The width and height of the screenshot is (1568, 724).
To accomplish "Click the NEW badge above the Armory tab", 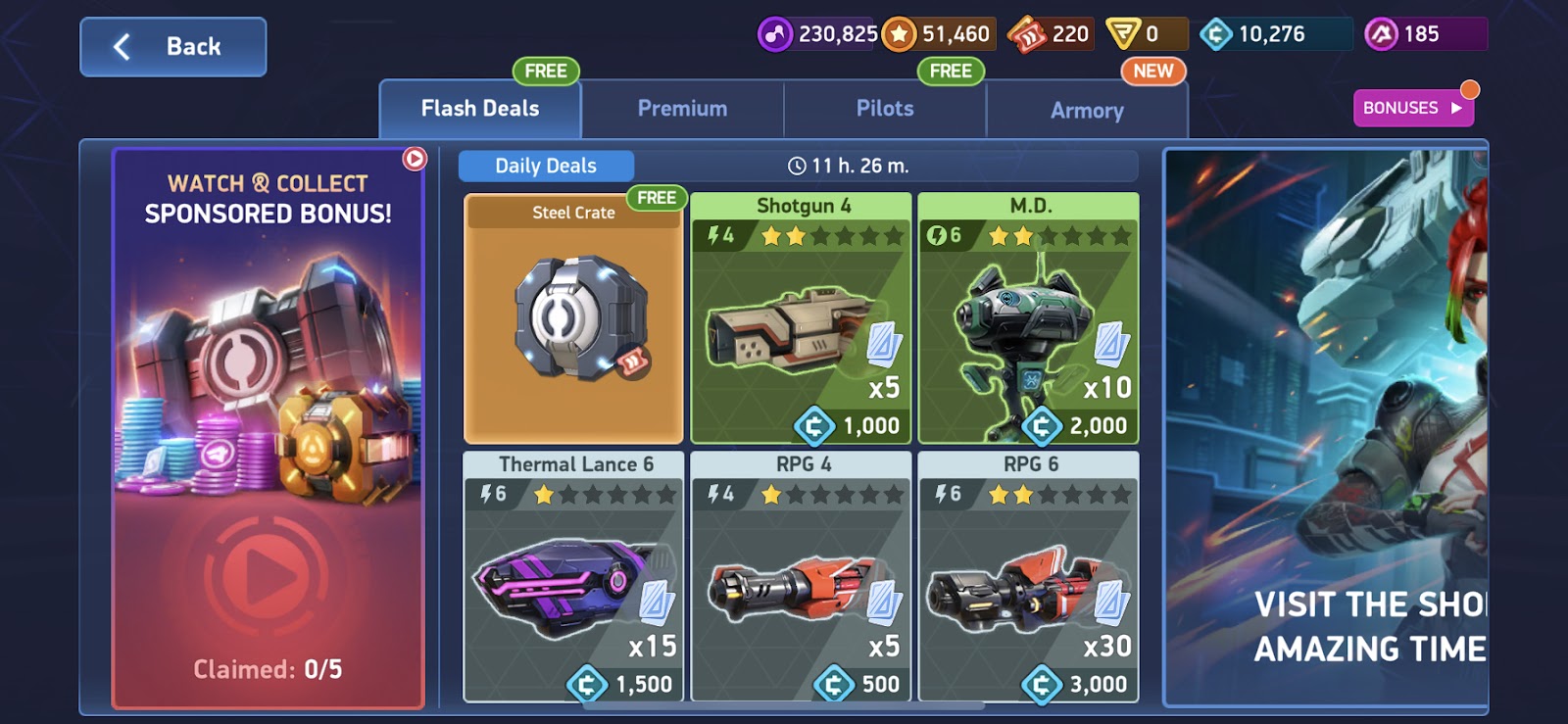I will [x=1151, y=71].
